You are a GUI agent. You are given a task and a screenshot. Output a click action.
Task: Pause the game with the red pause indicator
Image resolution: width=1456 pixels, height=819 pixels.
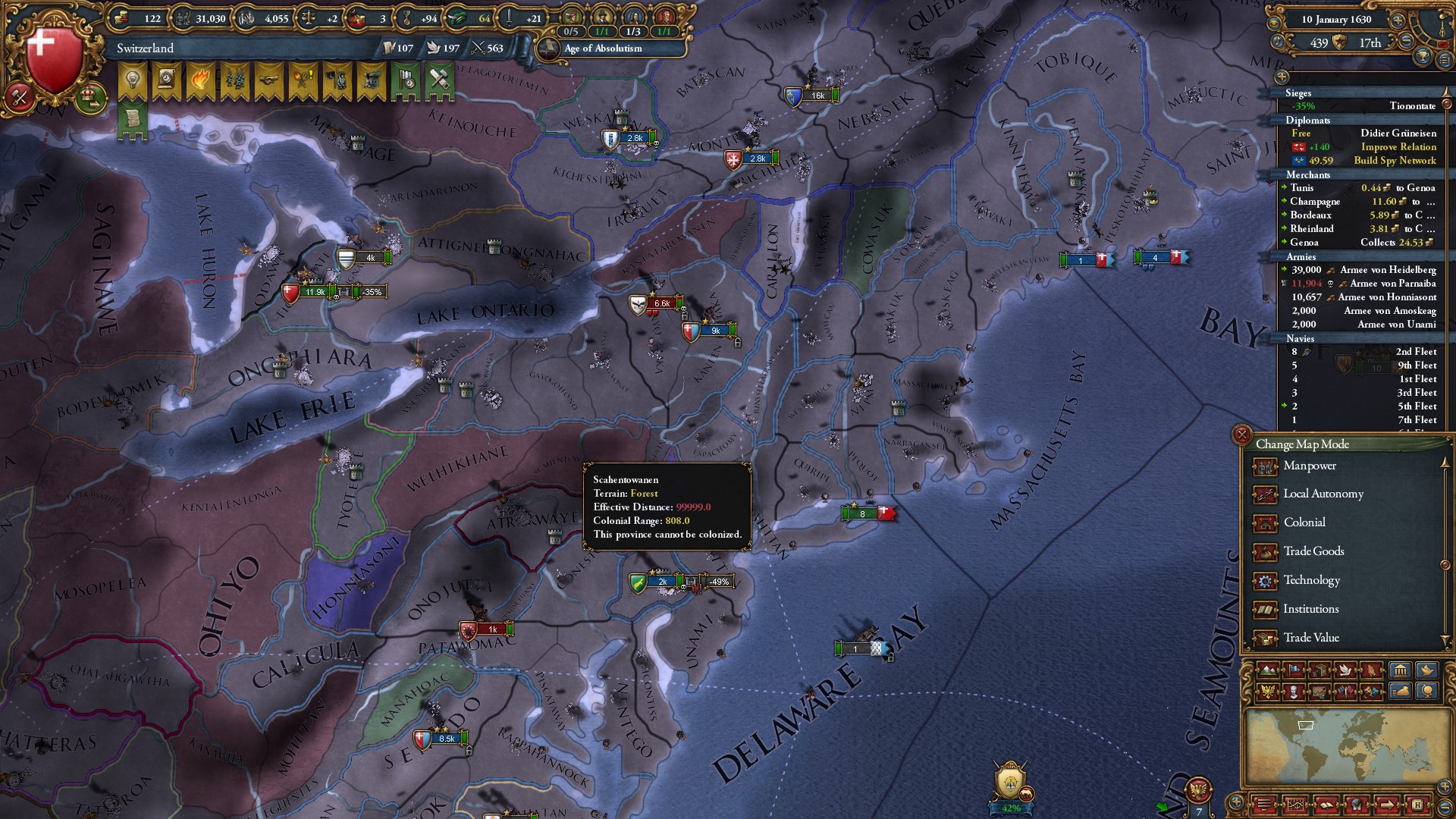[1443, 45]
